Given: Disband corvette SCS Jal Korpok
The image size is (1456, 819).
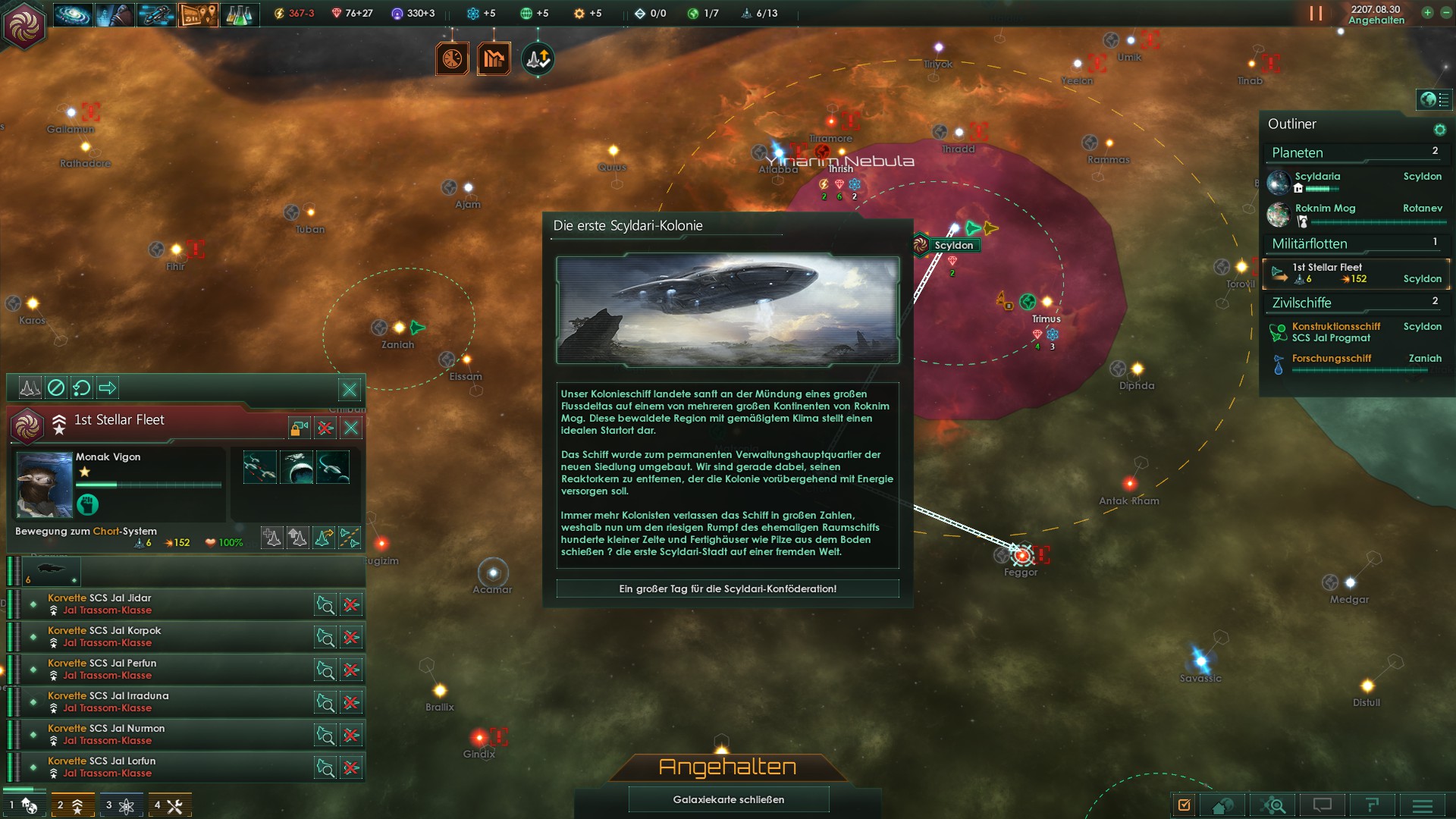Looking at the screenshot, I should pyautogui.click(x=351, y=637).
